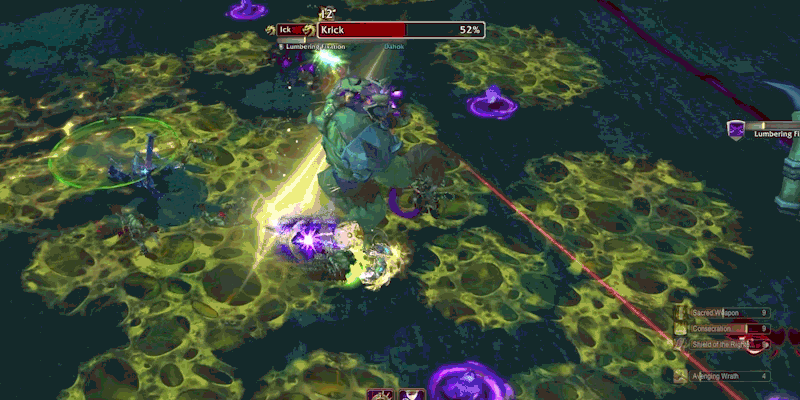Activate the Avenging Wrath icon
The image size is (800, 400).
point(682,376)
